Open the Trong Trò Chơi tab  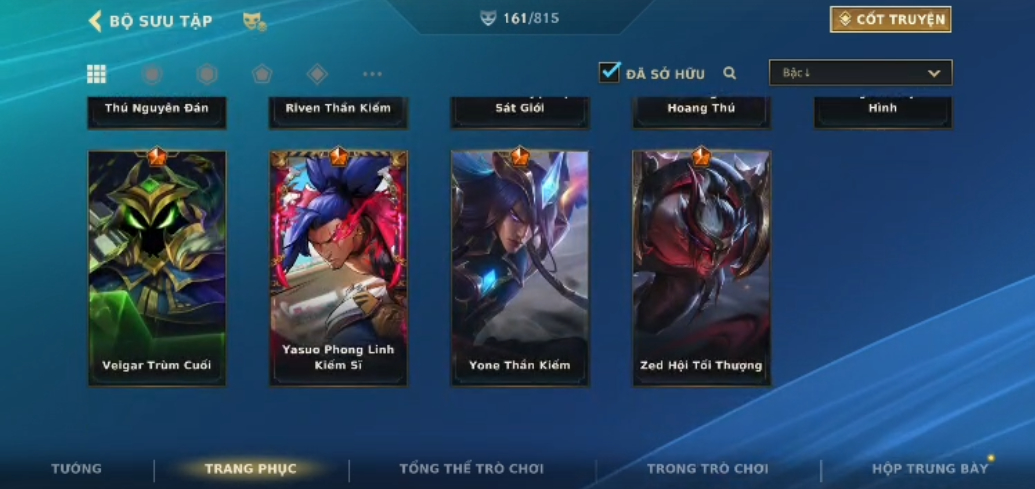707,469
